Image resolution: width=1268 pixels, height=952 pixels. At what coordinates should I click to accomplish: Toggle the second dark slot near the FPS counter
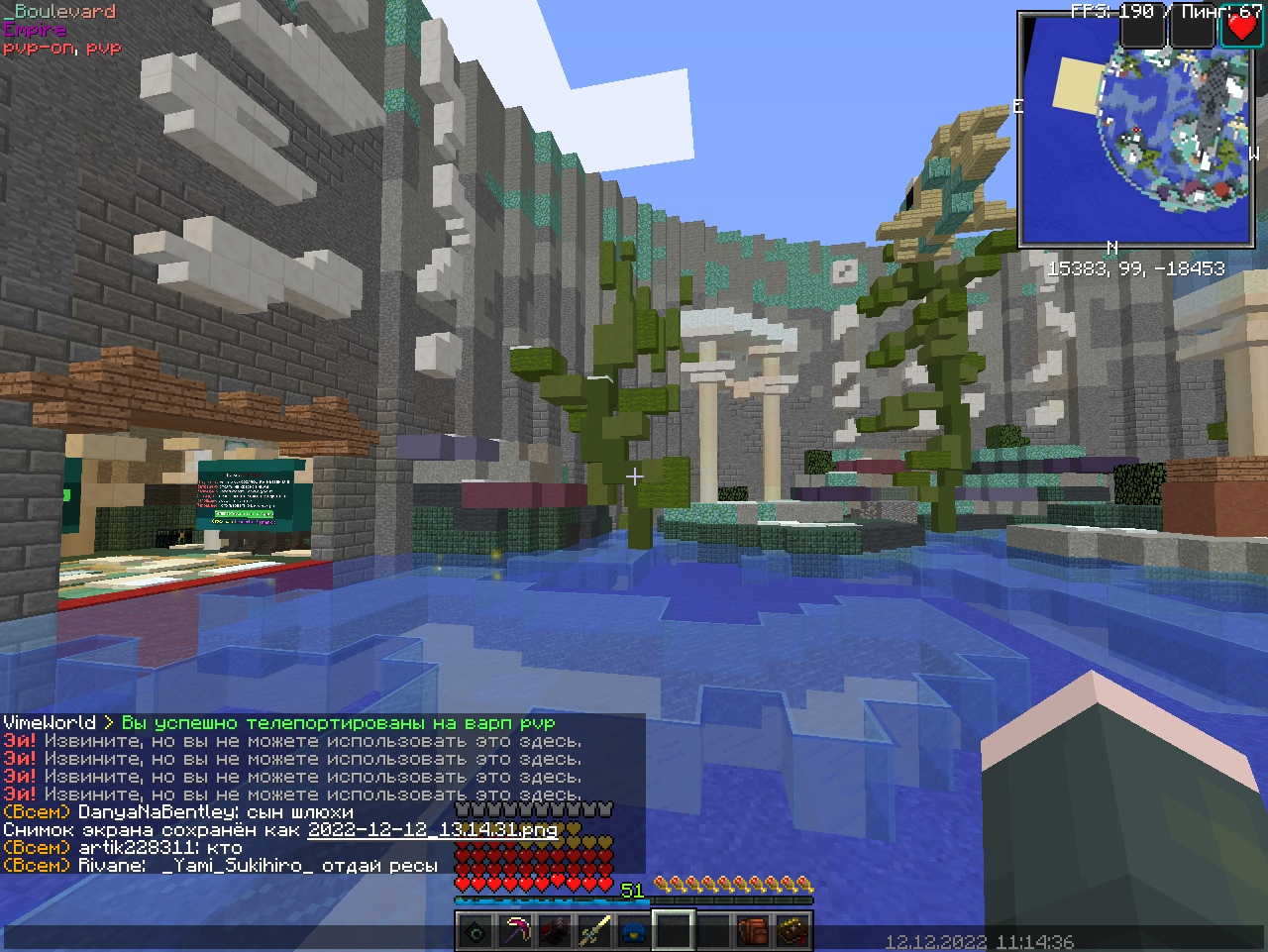(1192, 27)
